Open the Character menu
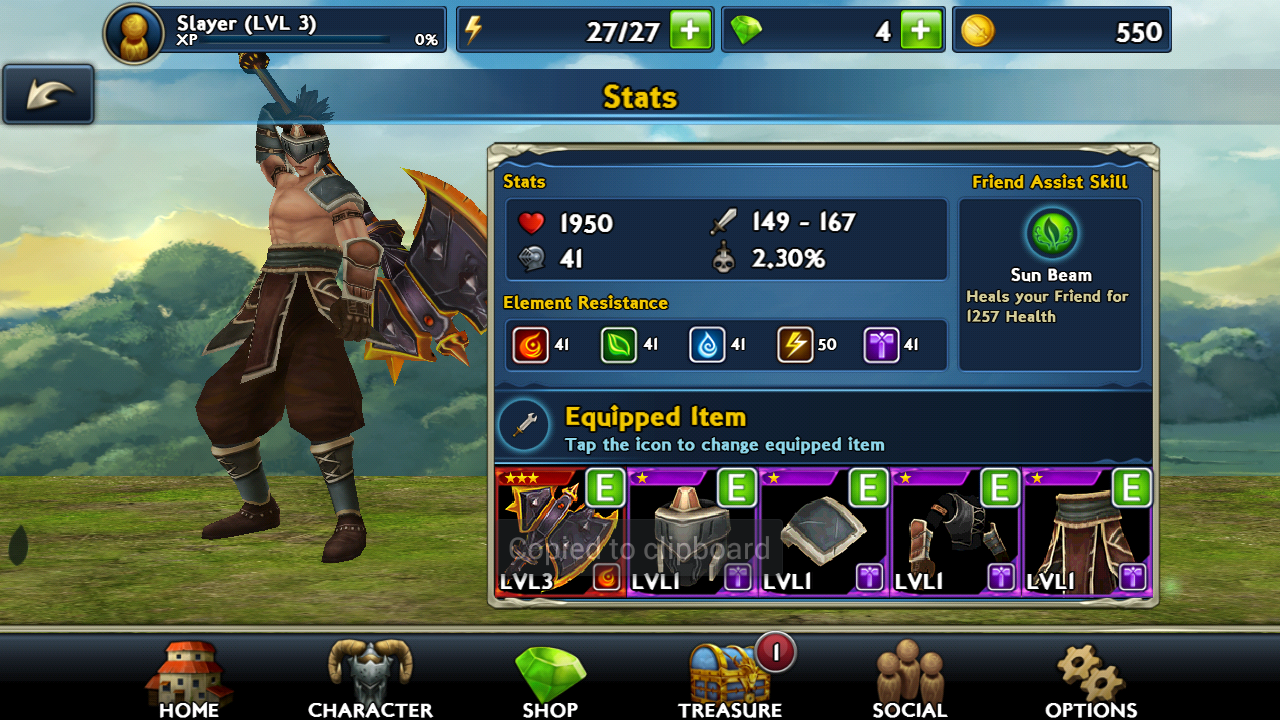 click(370, 680)
